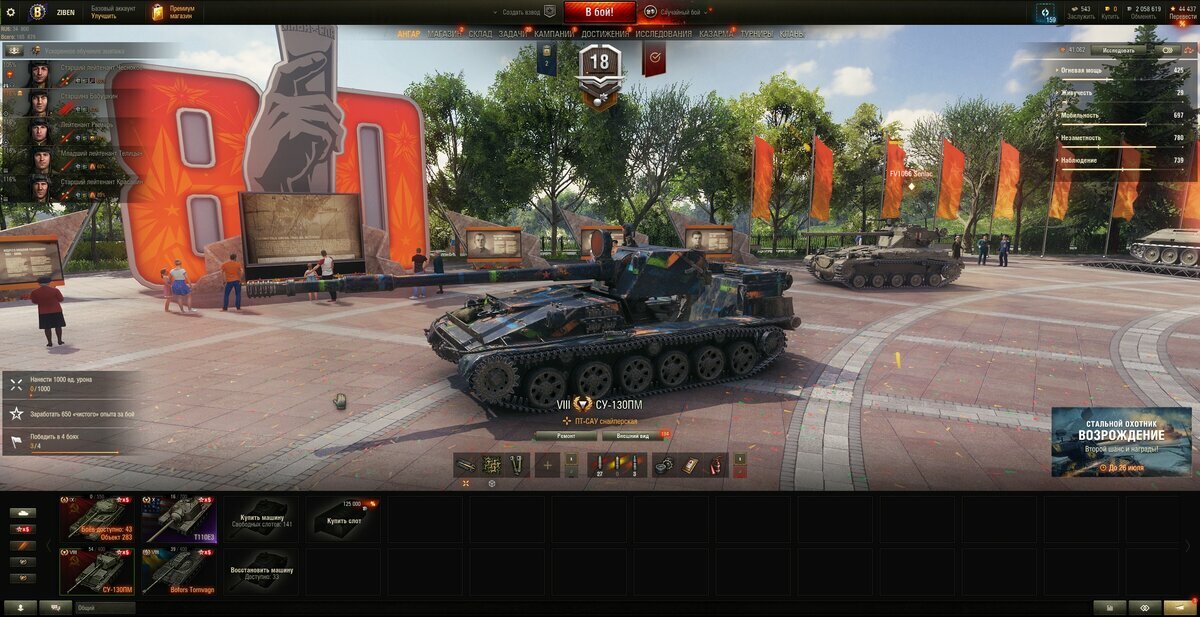1200x617 pixels.
Task: Open the Стальной охотник Возрождение banner
Action: [1121, 441]
